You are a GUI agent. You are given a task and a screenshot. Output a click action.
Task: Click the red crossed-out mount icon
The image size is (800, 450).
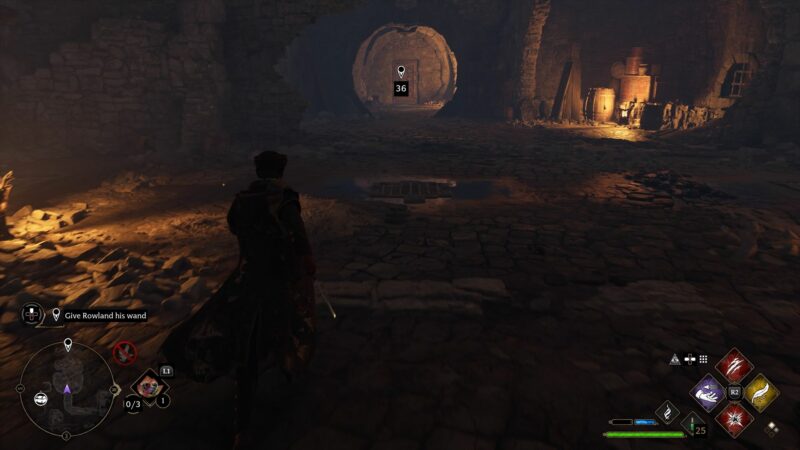(125, 351)
